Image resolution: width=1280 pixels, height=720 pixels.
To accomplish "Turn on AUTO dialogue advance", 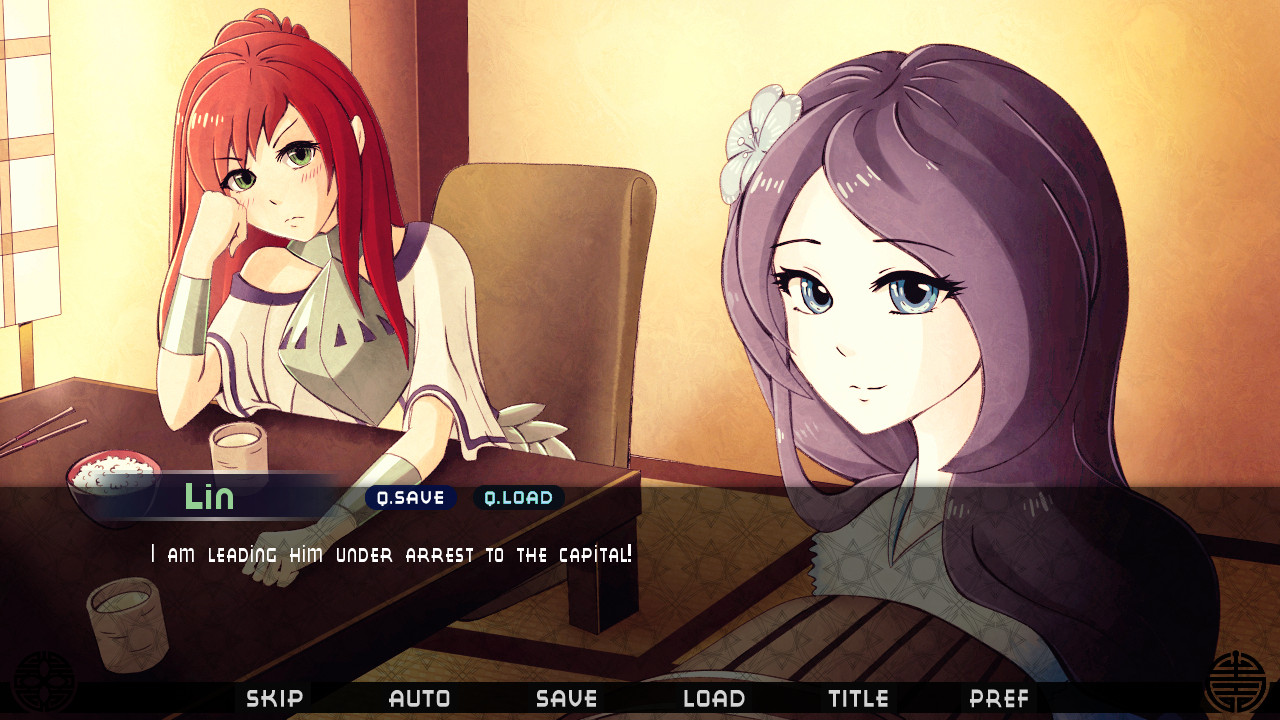I will [x=419, y=698].
